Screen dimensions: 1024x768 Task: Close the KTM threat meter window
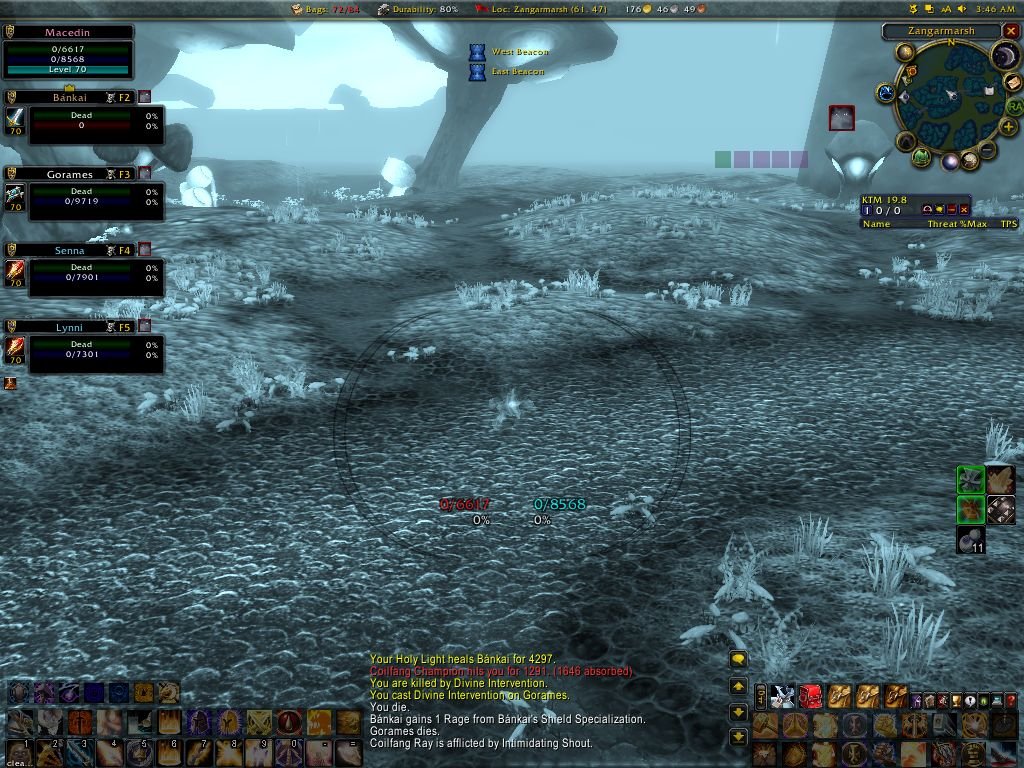pos(963,209)
